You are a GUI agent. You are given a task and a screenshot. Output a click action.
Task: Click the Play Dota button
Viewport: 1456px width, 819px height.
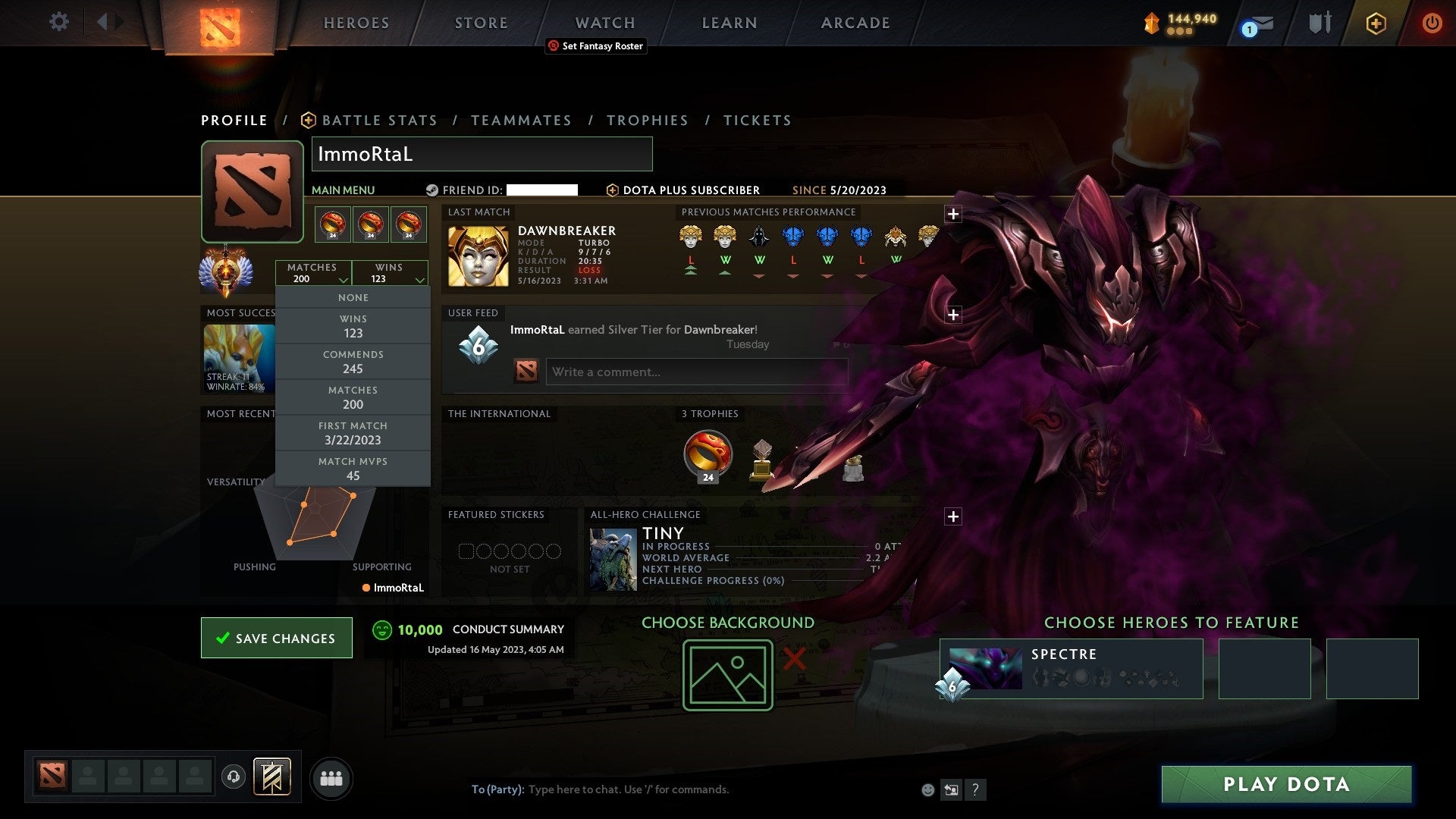(x=1284, y=785)
